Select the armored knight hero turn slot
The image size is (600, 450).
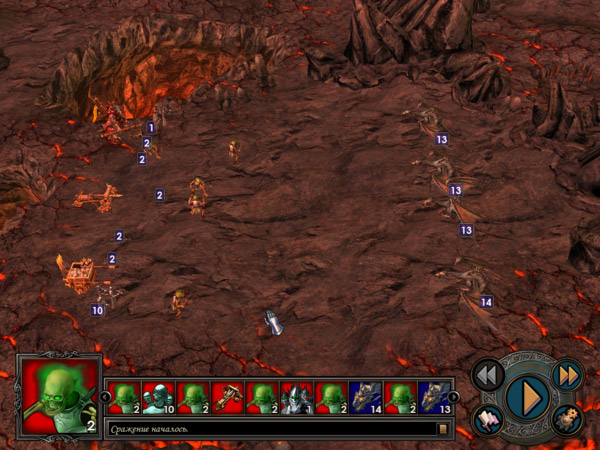pos(297,398)
